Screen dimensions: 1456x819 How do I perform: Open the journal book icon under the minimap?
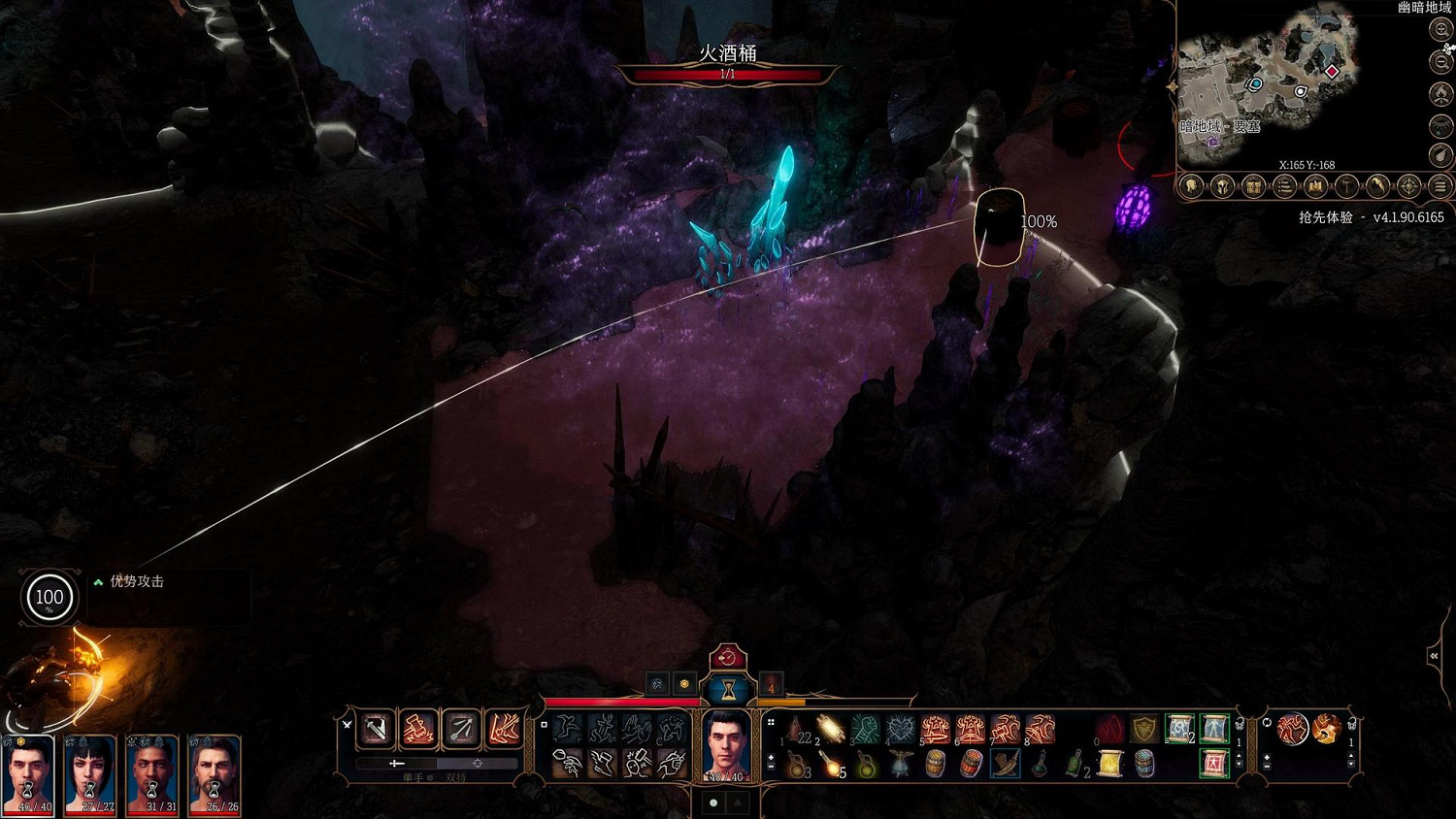(x=1315, y=186)
